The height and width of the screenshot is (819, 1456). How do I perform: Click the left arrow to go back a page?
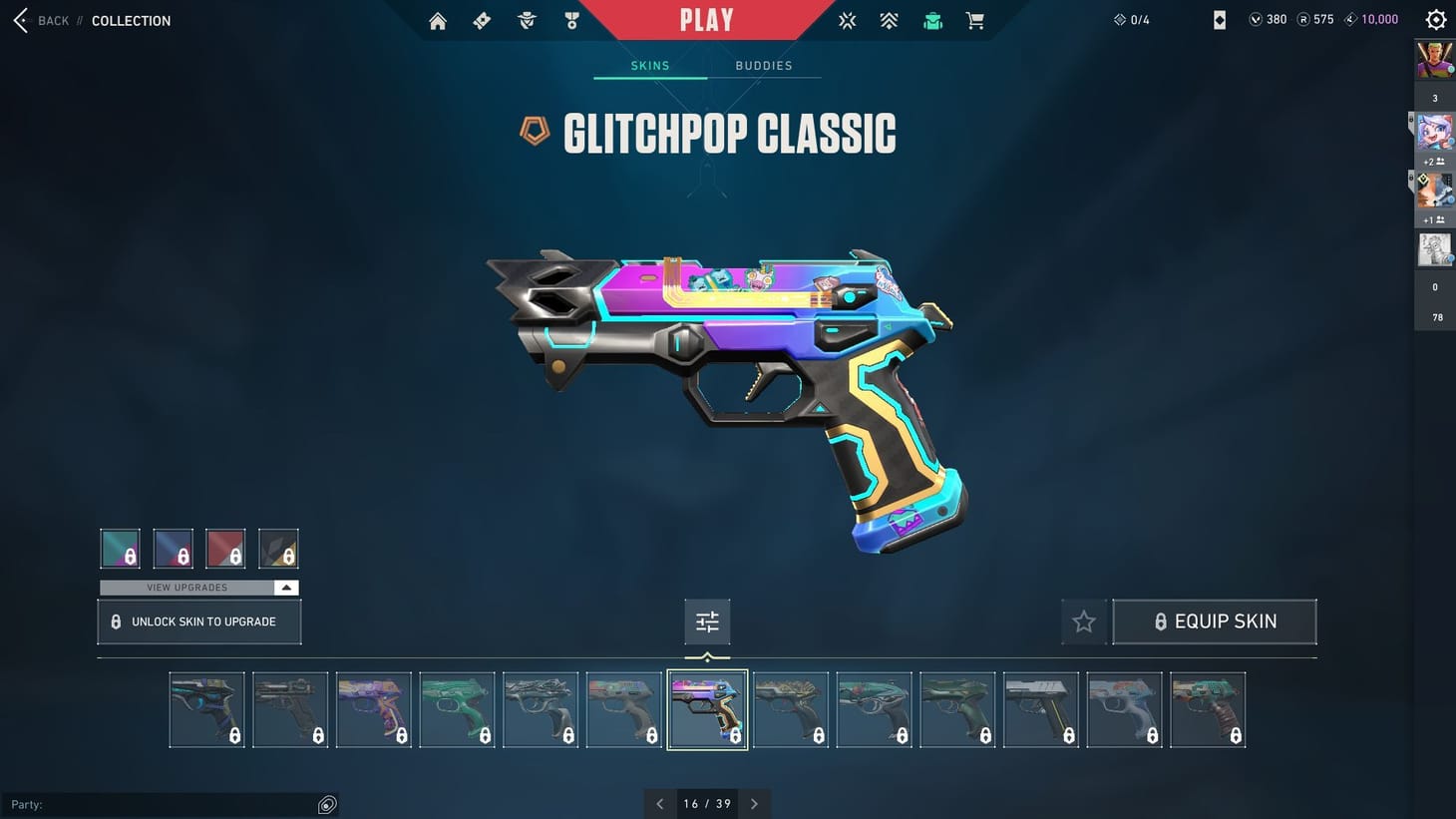tap(659, 803)
